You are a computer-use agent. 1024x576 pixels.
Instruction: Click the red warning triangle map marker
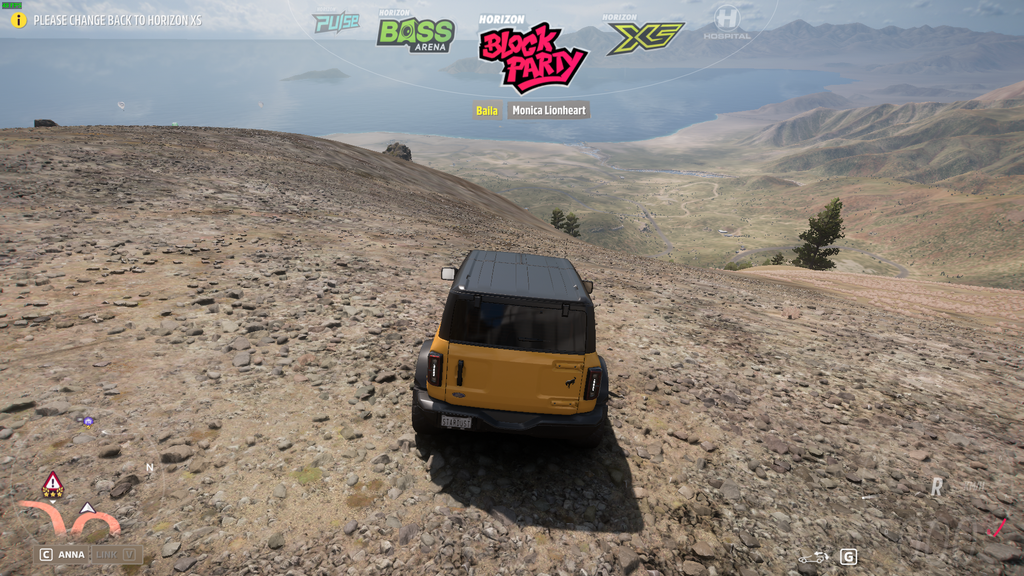tap(53, 484)
